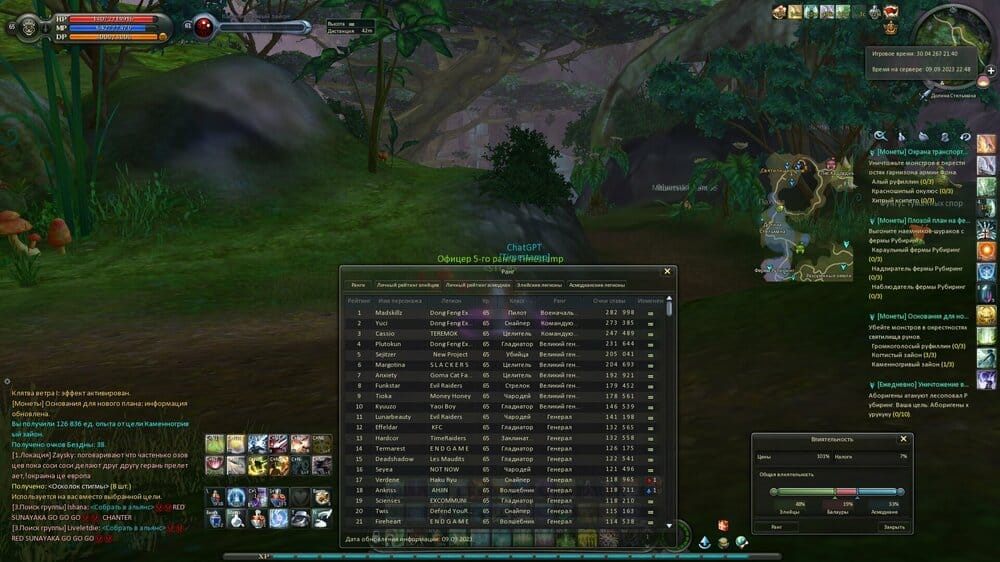Image resolution: width=1000 pixels, height=562 pixels.
Task: Click the rank list scrollbar's down arrow
Action: [669, 526]
